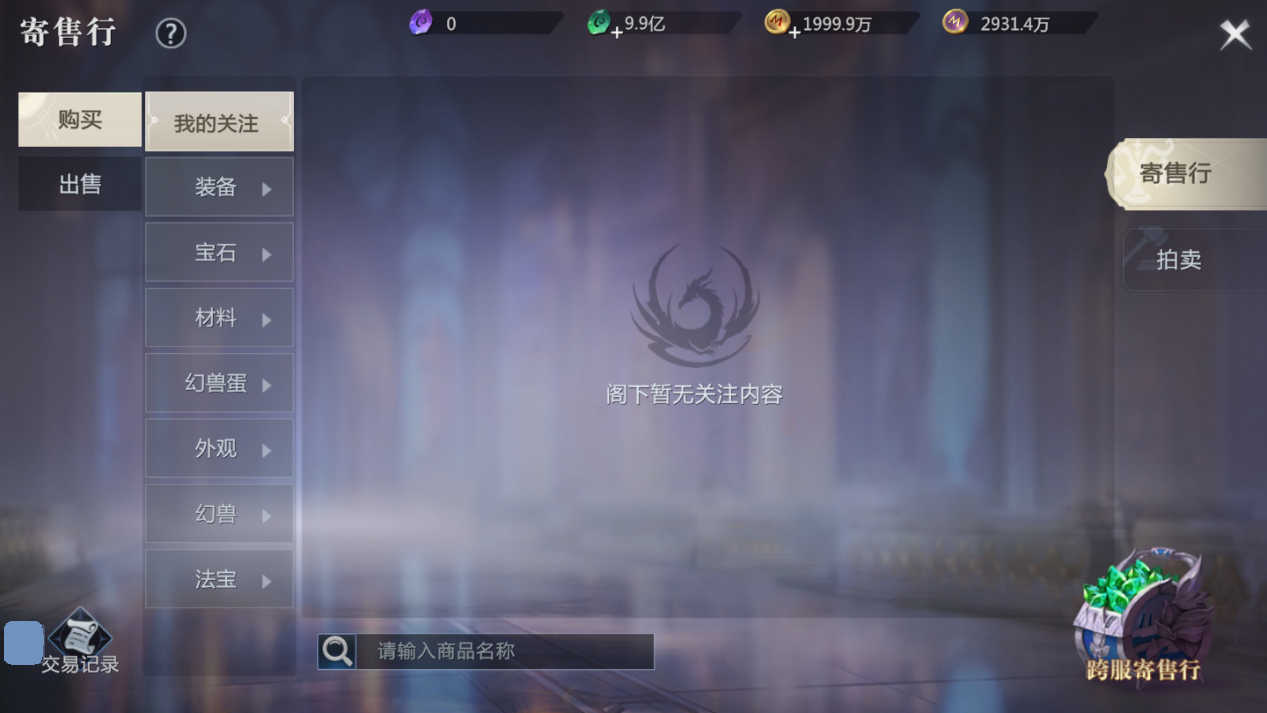Add gold coins with the plus button
Viewport: 1267px width, 713px height.
[794, 32]
